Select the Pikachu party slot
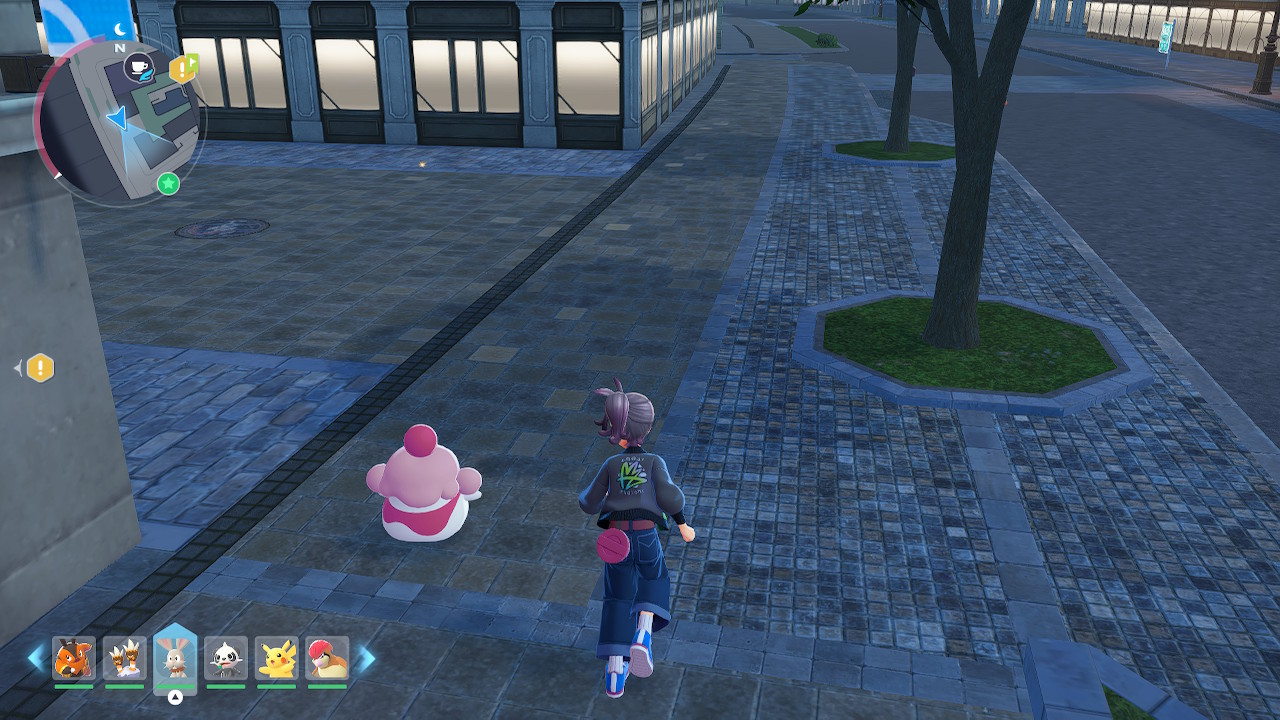The width and height of the screenshot is (1280, 720). pos(277,658)
